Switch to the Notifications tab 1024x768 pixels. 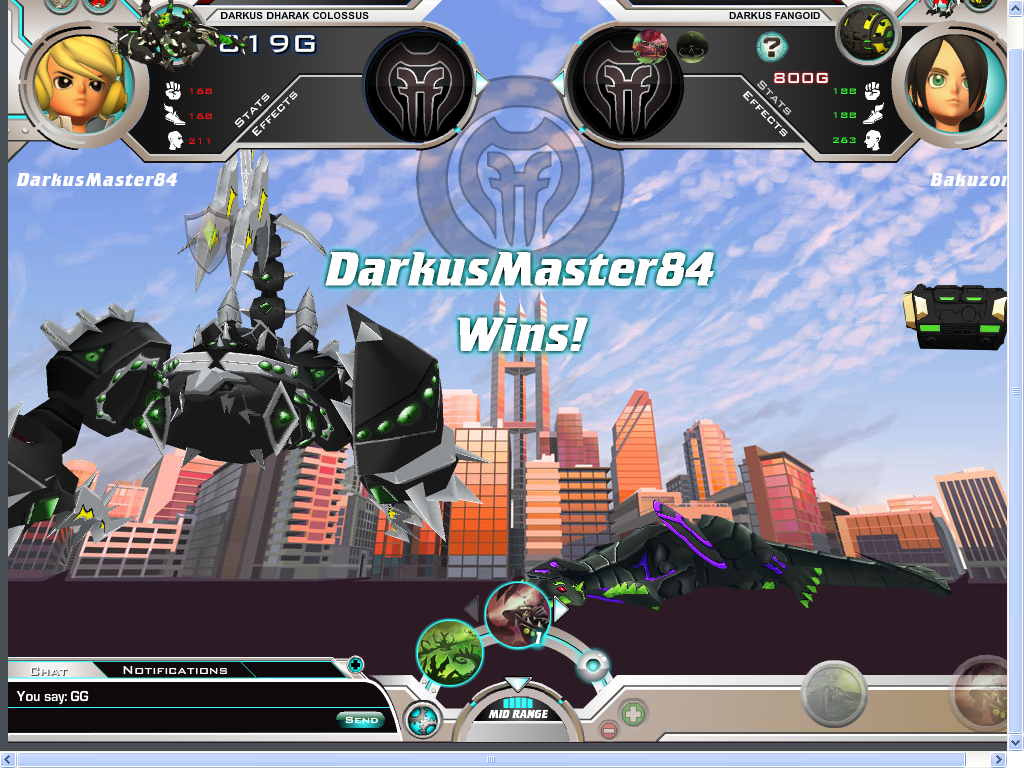[x=175, y=670]
